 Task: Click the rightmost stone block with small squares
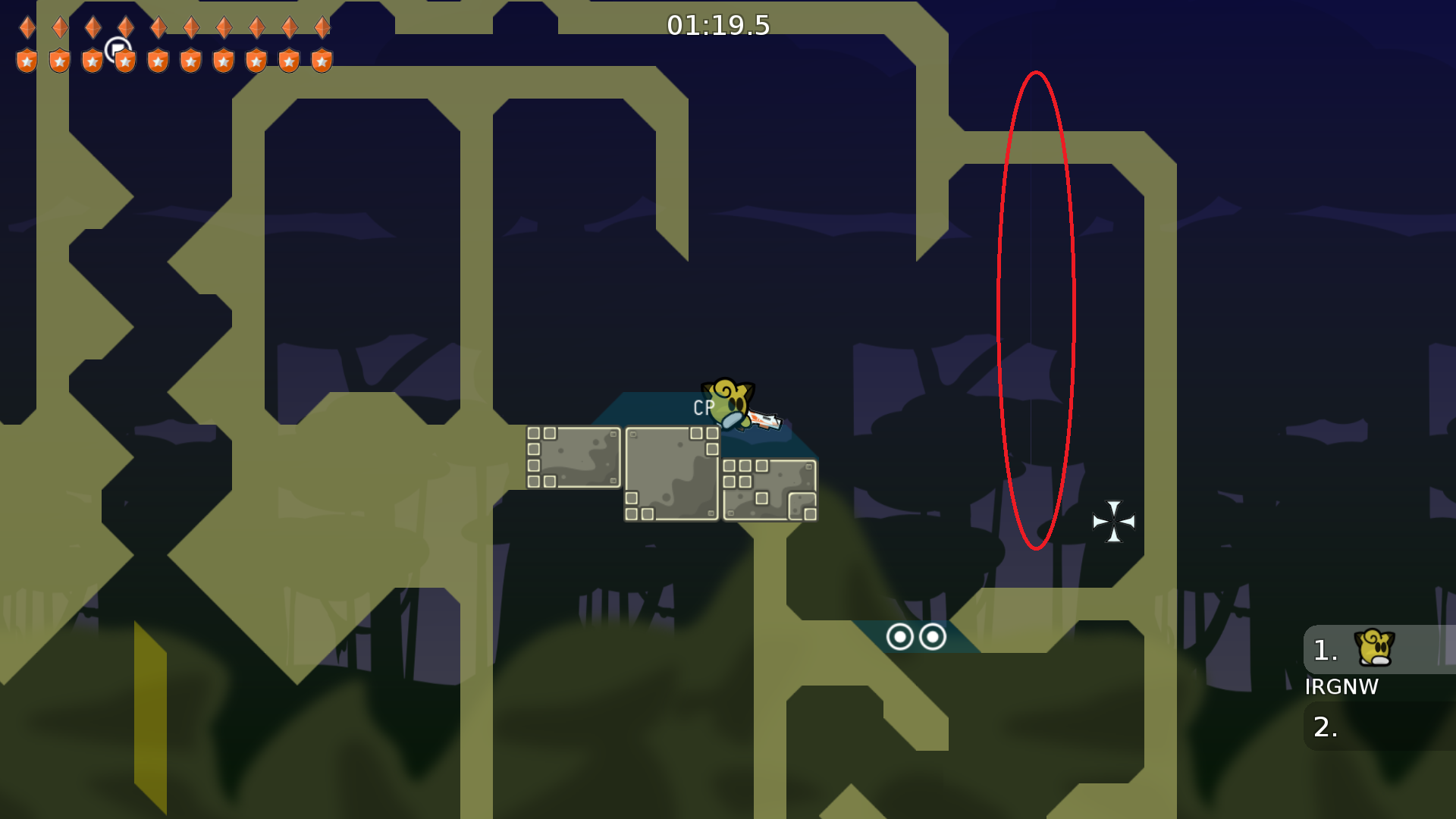pos(770,489)
